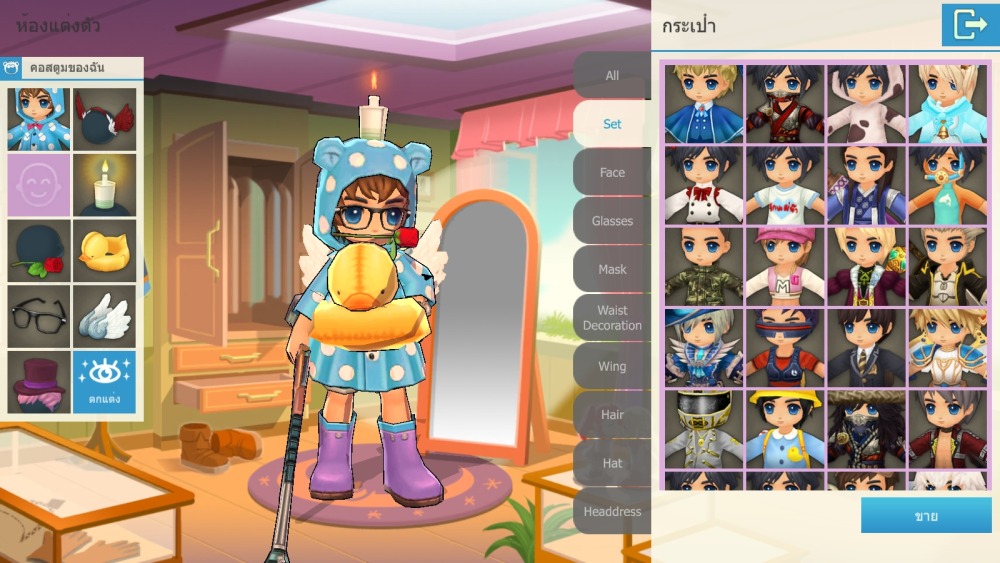Pick the pink cap girl outfit set
The width and height of the screenshot is (1000, 563).
(784, 265)
